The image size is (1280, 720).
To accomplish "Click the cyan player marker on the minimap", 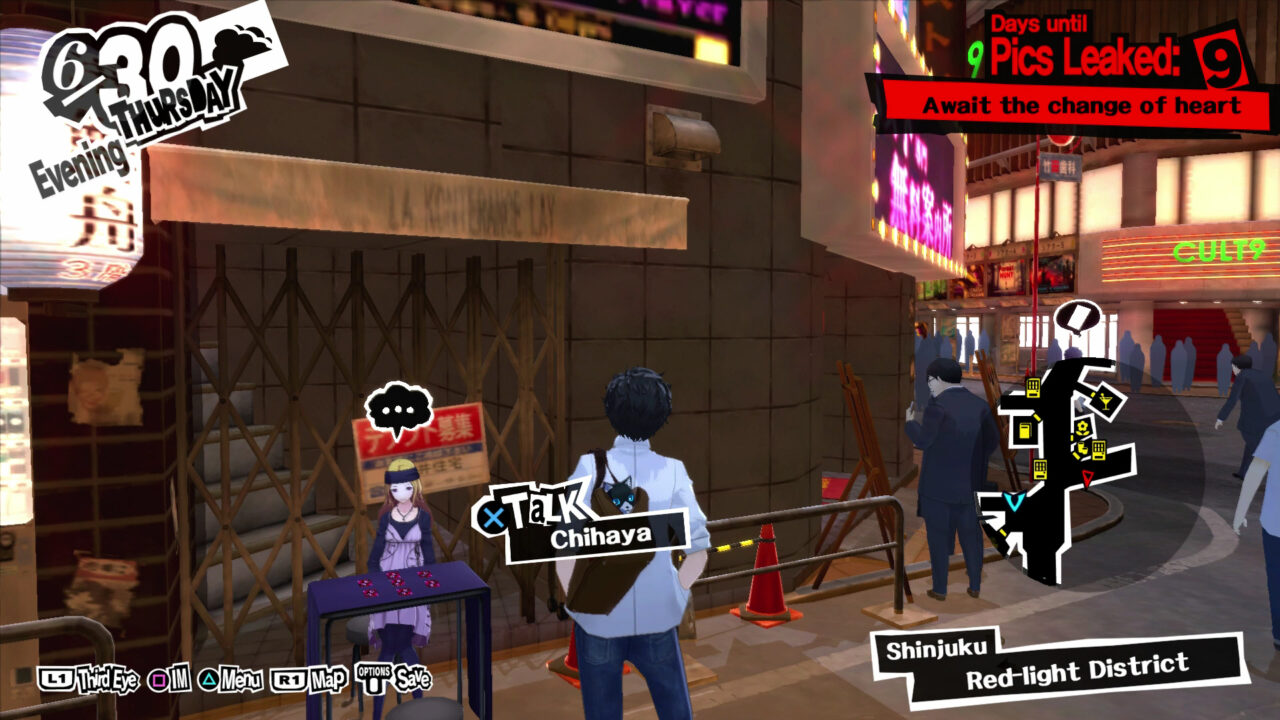I will coord(1014,500).
